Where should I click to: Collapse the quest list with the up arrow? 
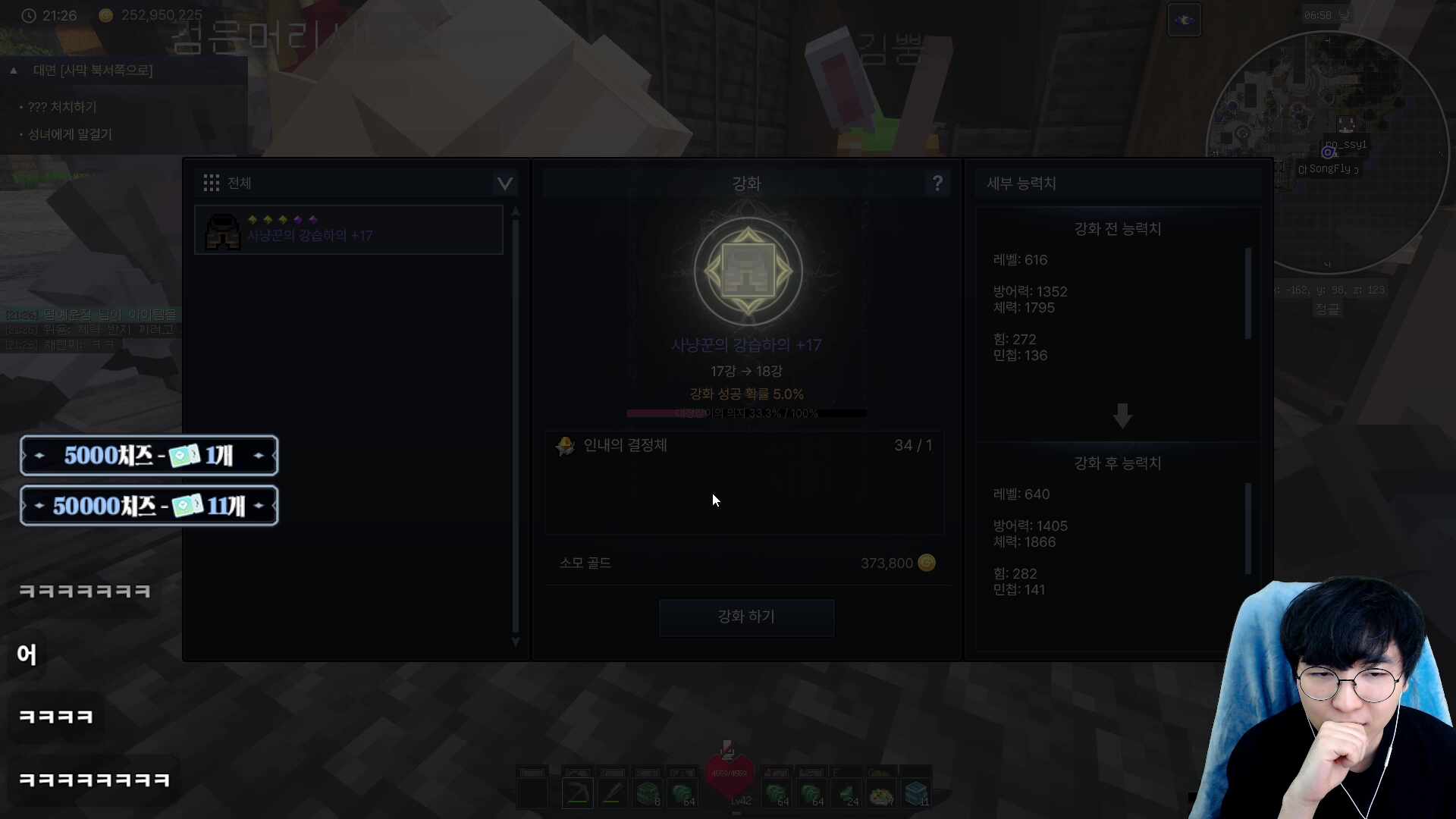coord(14,70)
